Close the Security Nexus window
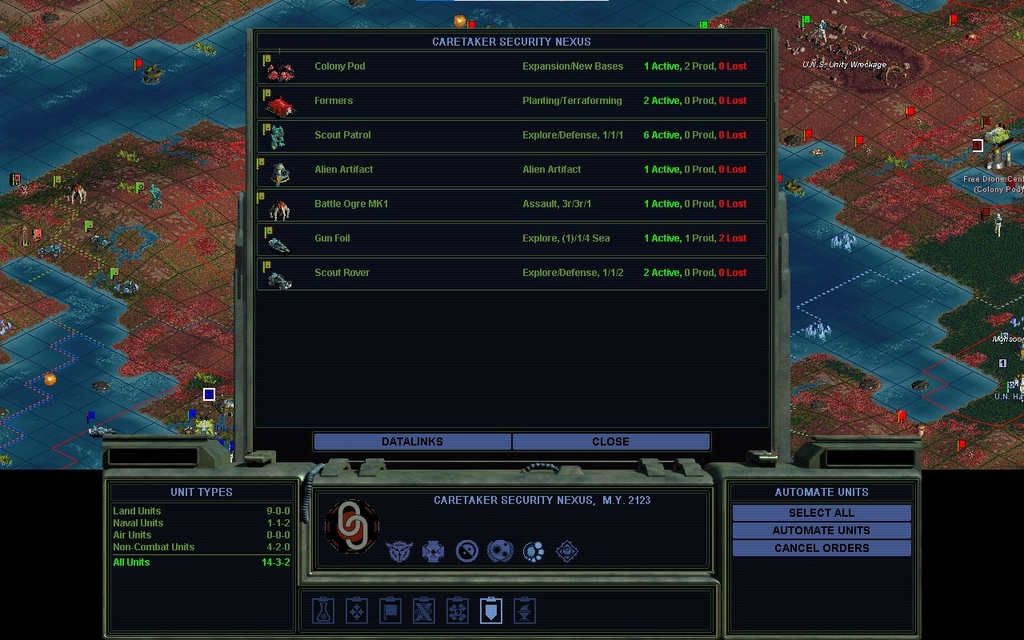 coord(610,441)
